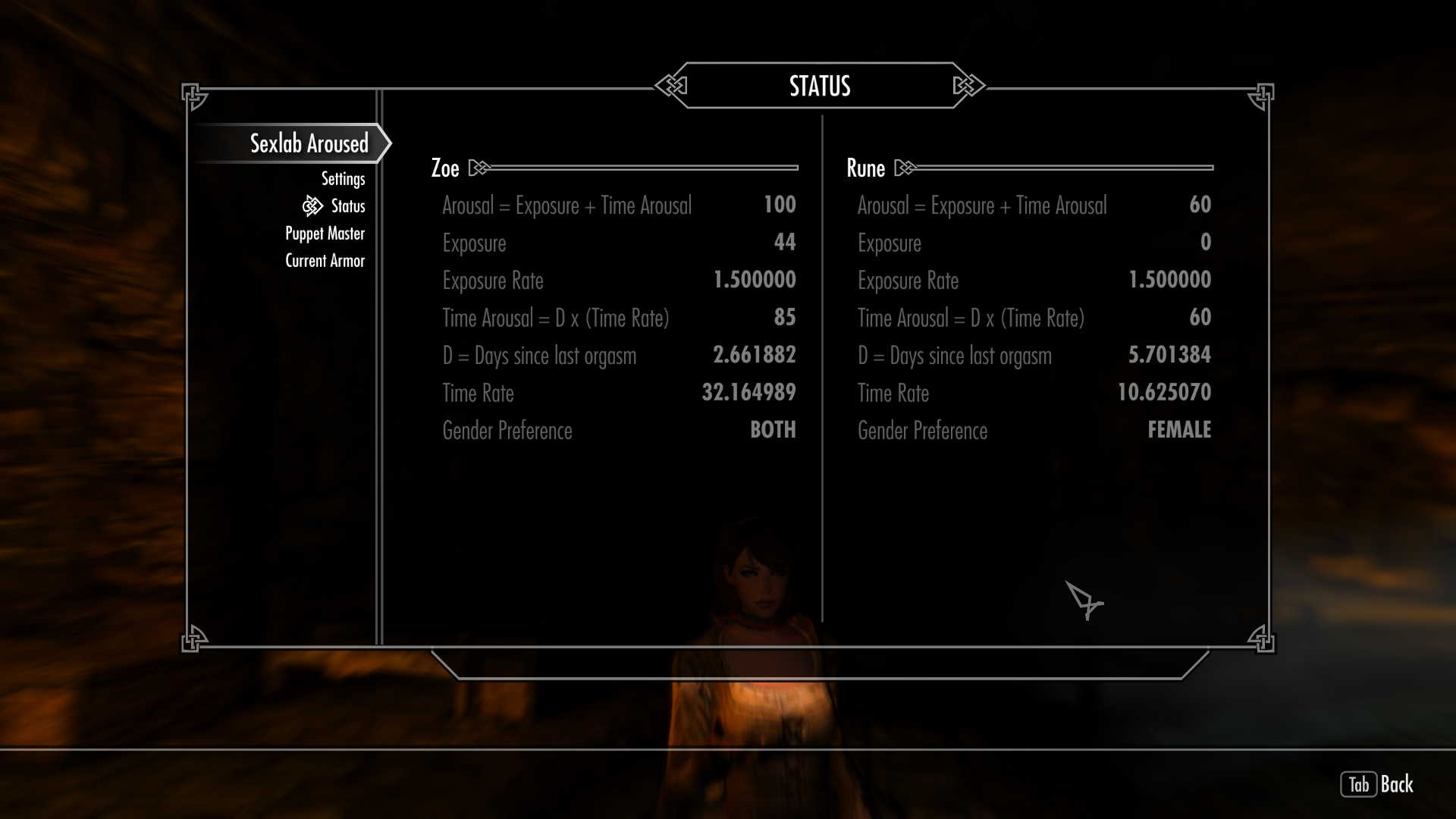Screen dimensions: 1456x819
Task: Click the Back button
Action: [x=1377, y=784]
